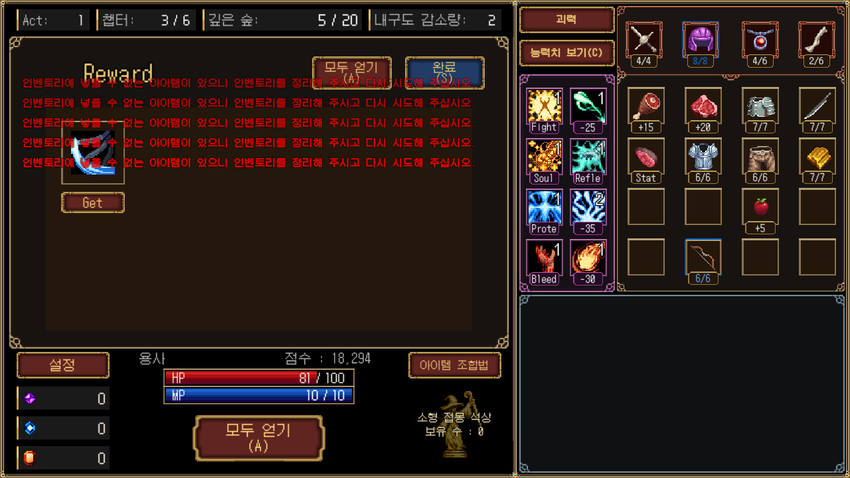Click 모두 얻기 next to the 완료 button
The height and width of the screenshot is (478, 850).
pos(351,71)
